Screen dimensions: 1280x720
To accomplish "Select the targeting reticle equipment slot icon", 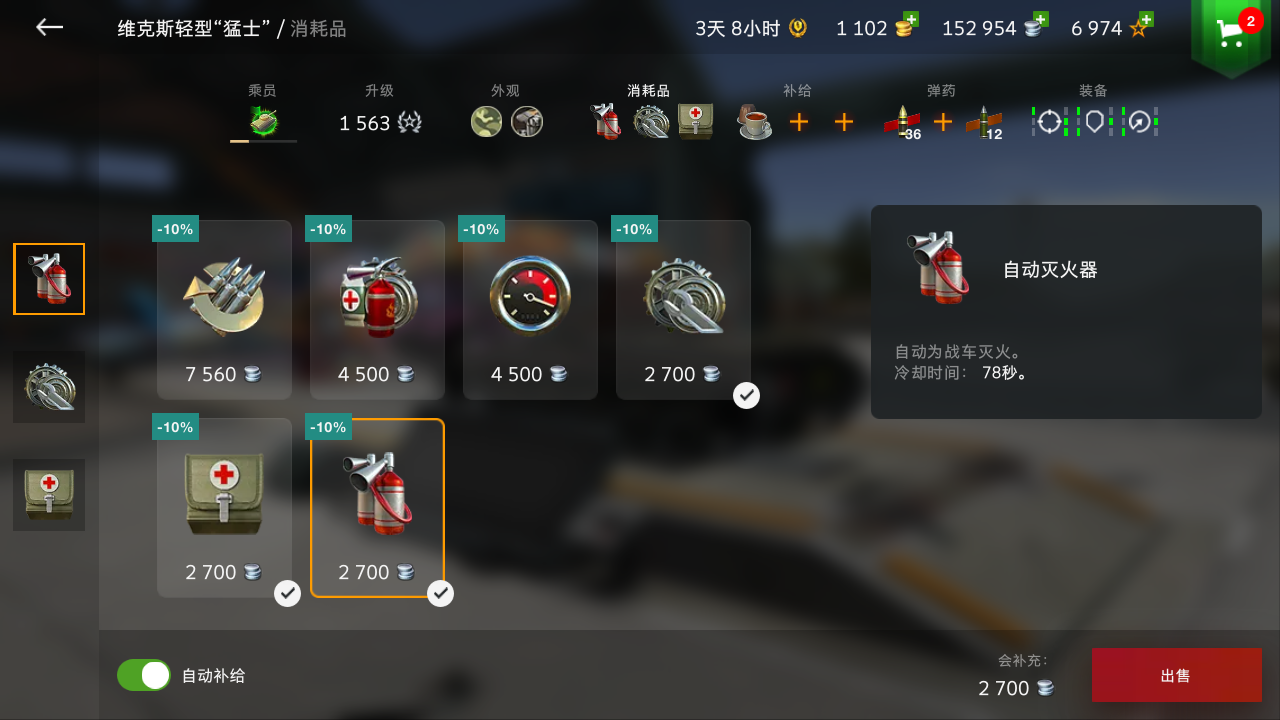I will click(1047, 121).
